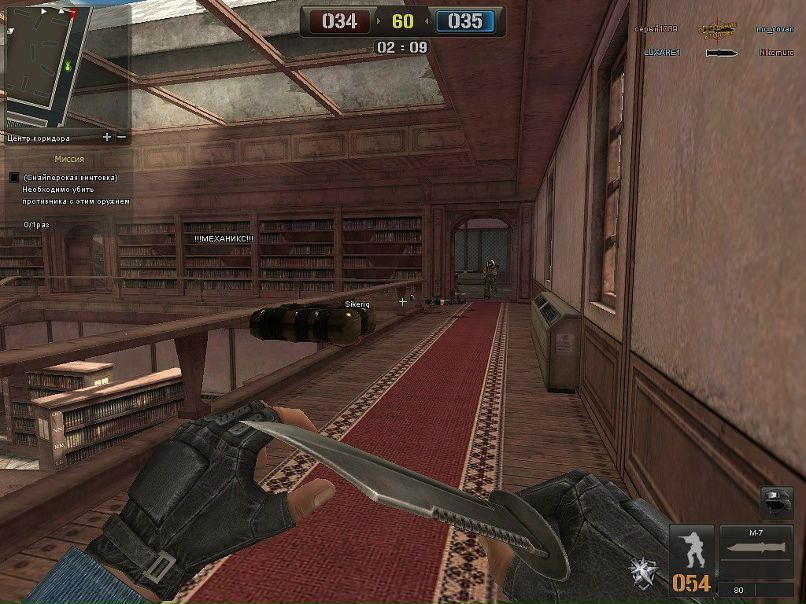Select player LUXARE1 in the kill feed
806x604 pixels.
662,53
